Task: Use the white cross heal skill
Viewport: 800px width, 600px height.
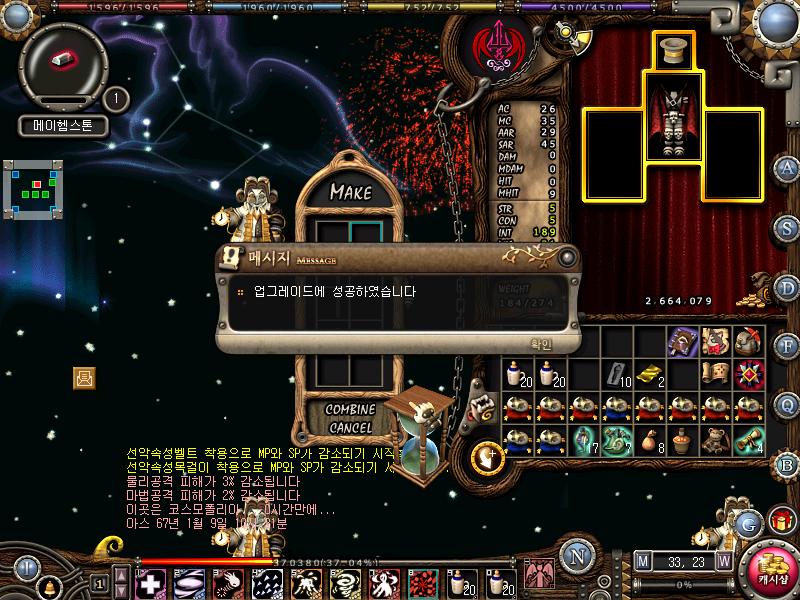Action: pyautogui.click(x=151, y=582)
